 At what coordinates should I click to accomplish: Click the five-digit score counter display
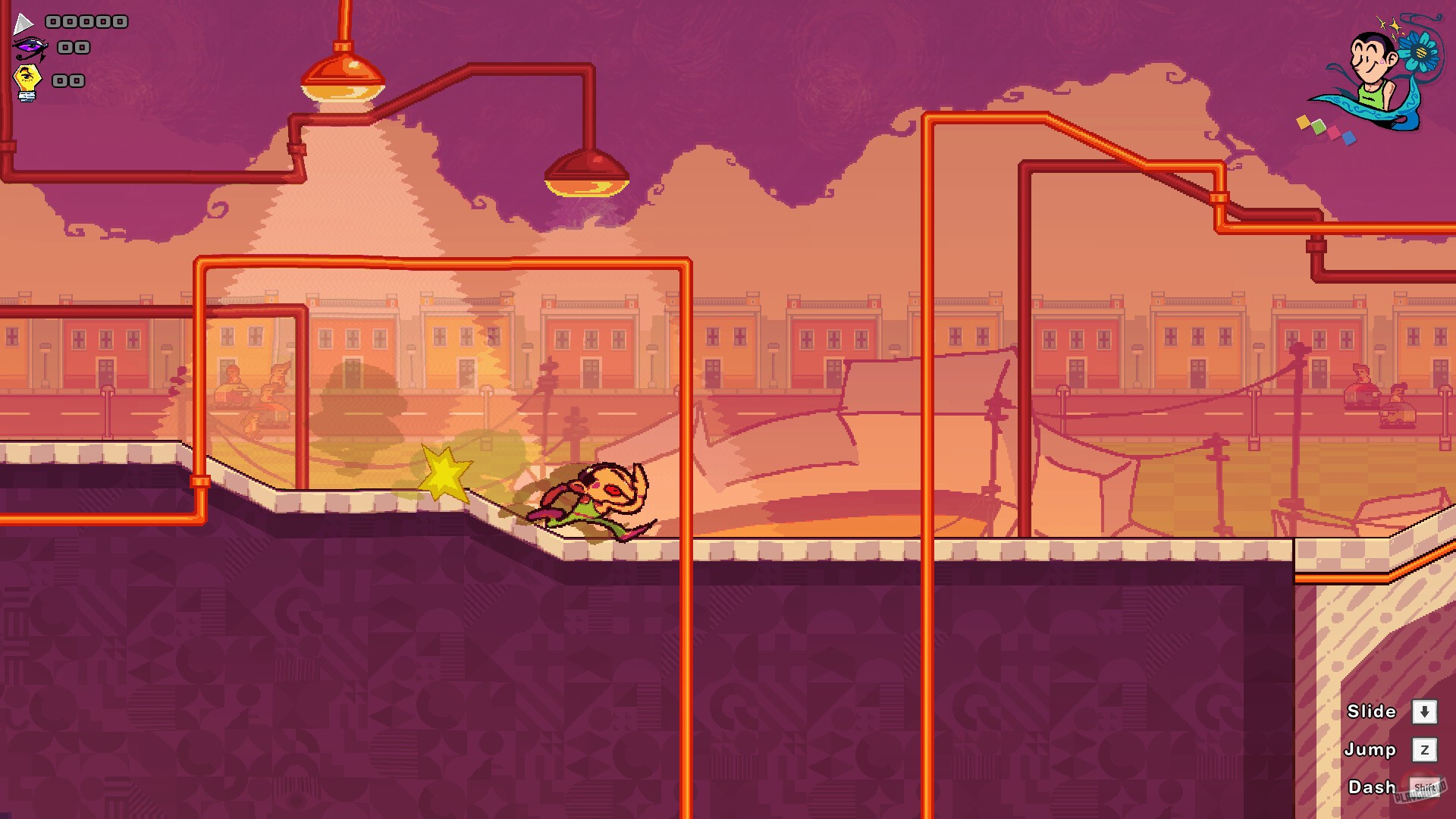(x=86, y=21)
